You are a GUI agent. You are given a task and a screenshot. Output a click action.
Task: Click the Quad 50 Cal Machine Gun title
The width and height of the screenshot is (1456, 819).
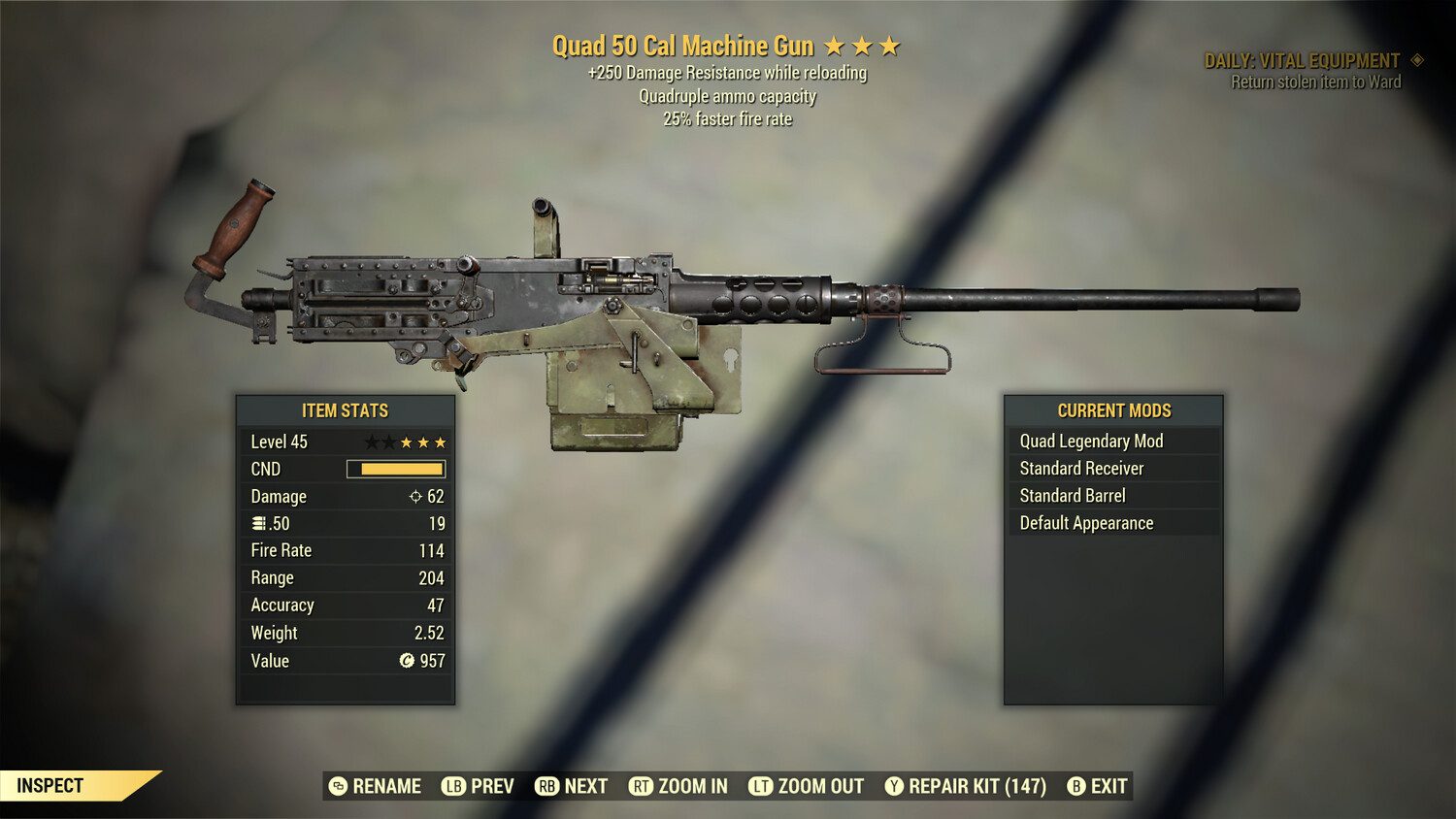pyautogui.click(x=682, y=45)
